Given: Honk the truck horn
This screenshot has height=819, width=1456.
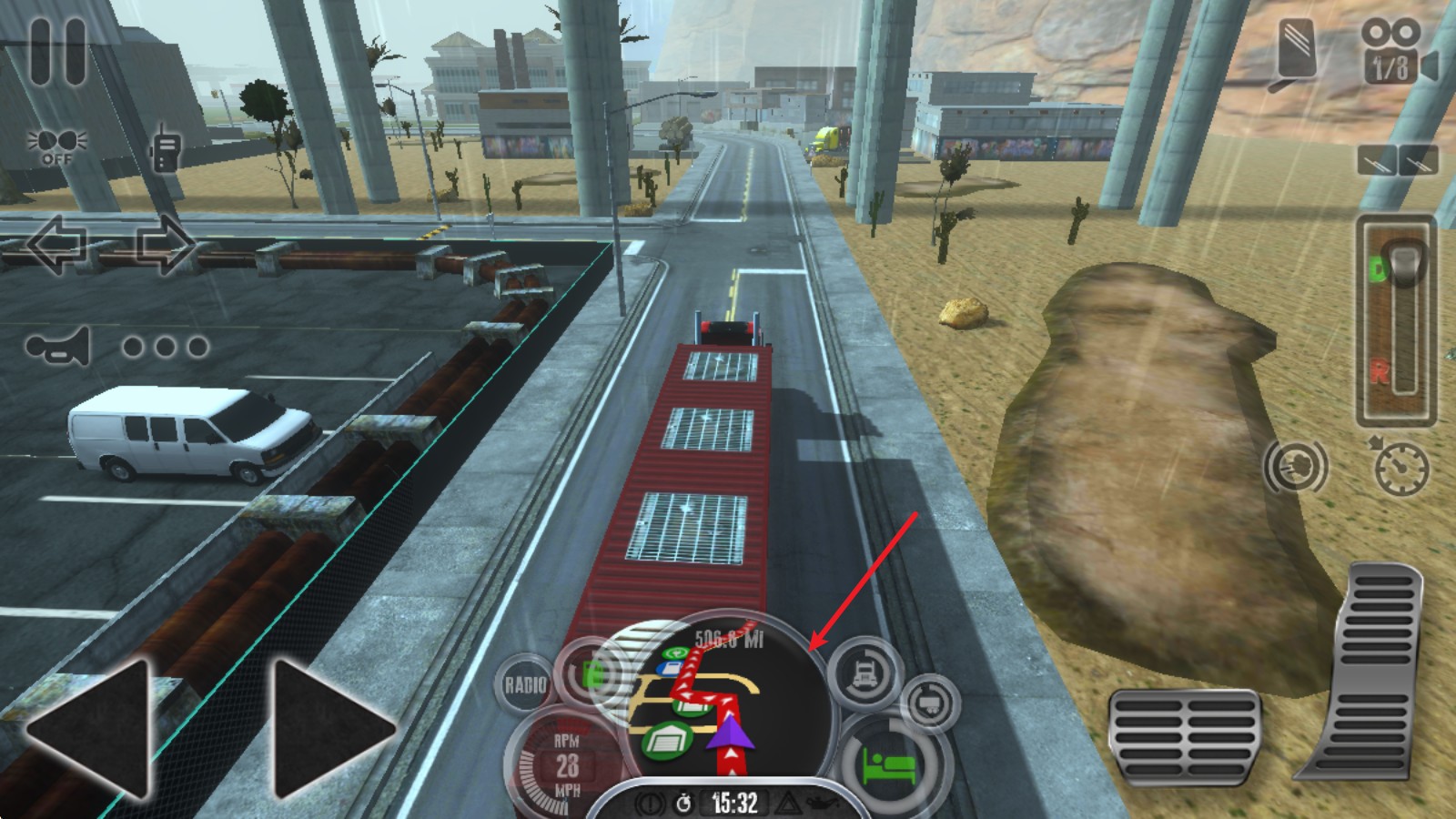Looking at the screenshot, I should click(59, 347).
